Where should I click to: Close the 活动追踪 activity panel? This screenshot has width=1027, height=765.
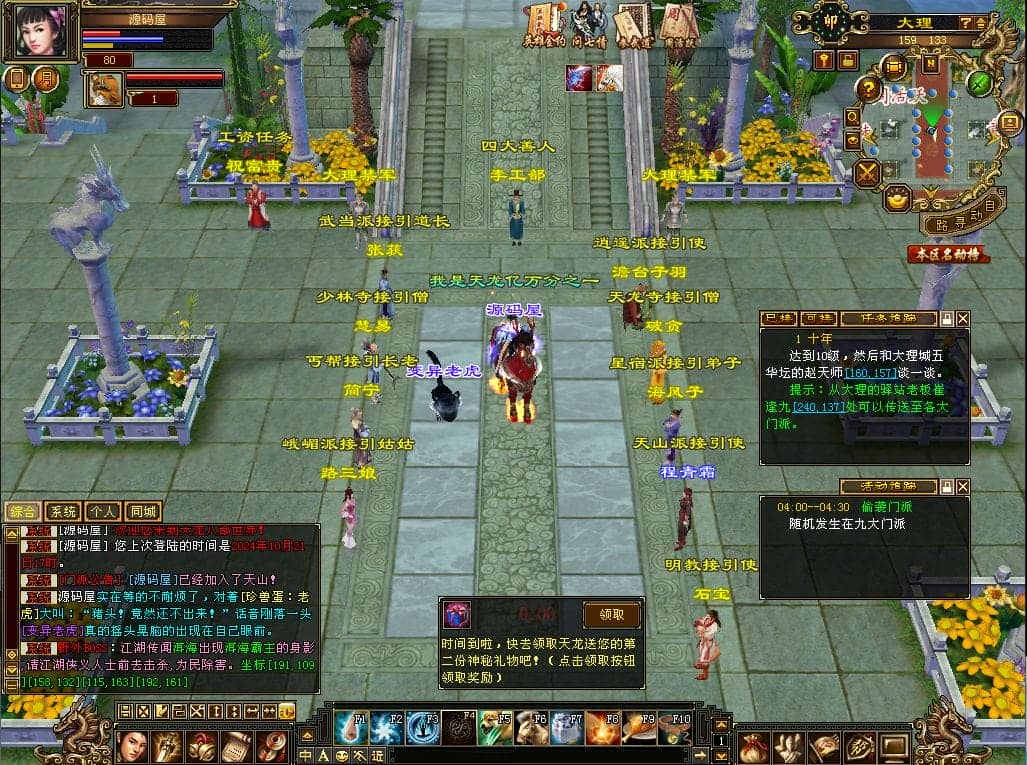pos(963,486)
